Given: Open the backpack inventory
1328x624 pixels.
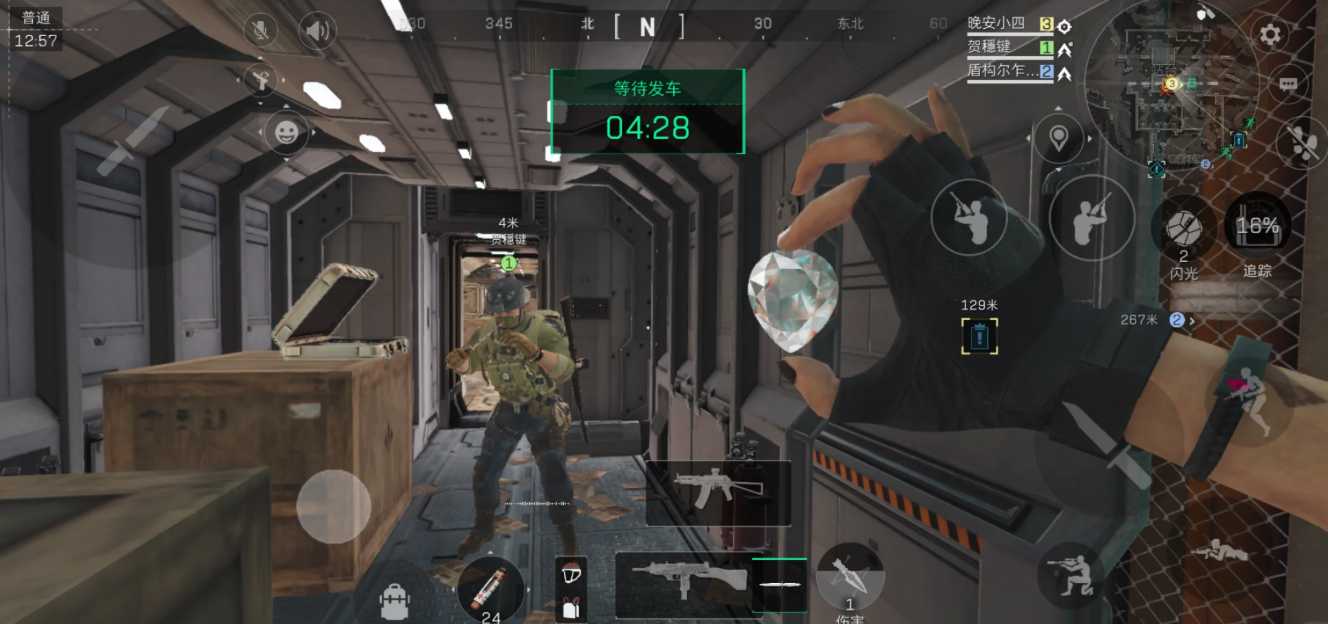Looking at the screenshot, I should 395,600.
